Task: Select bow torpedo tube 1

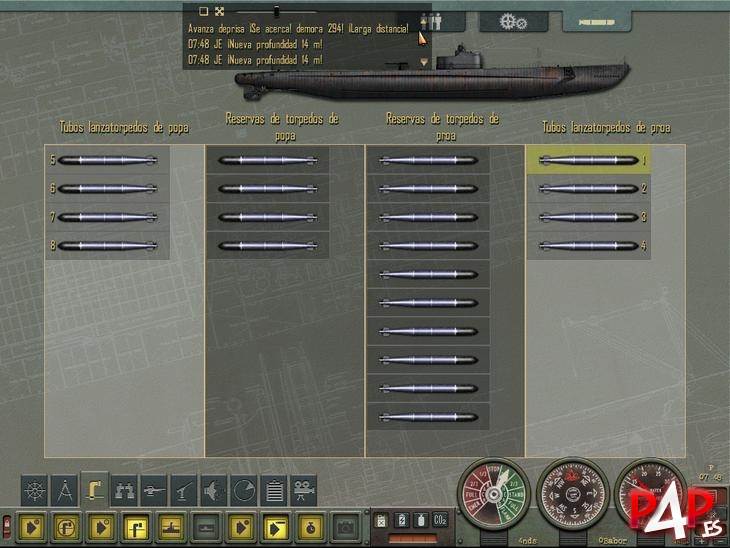Action: tap(589, 160)
